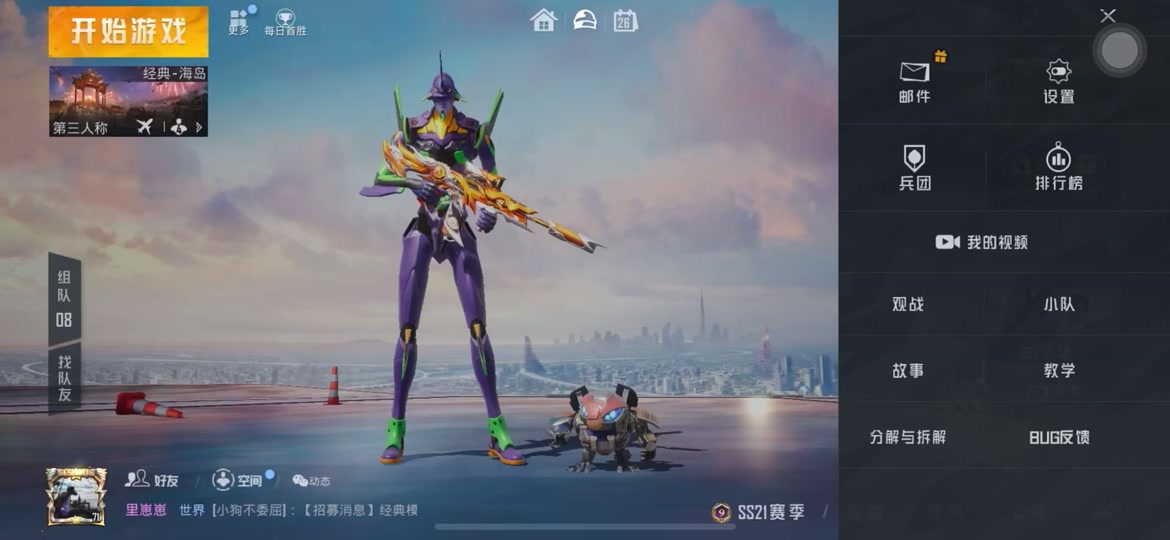
Task: Go to the home lobby icon
Action: [x=544, y=20]
